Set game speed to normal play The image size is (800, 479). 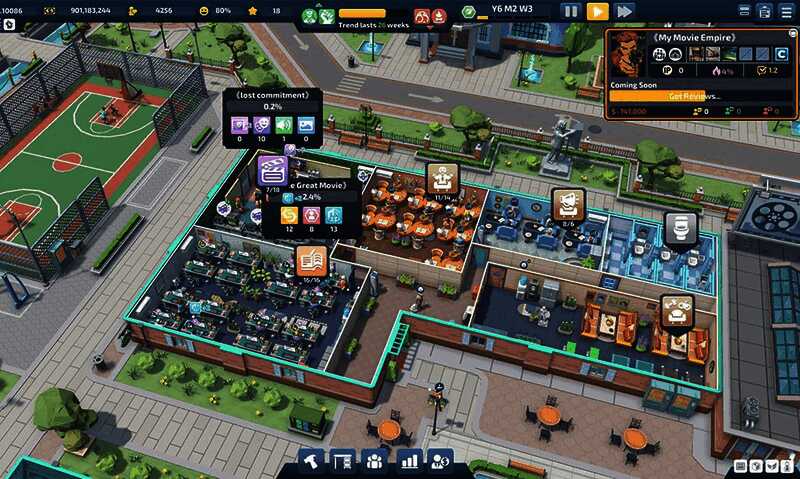tap(597, 11)
